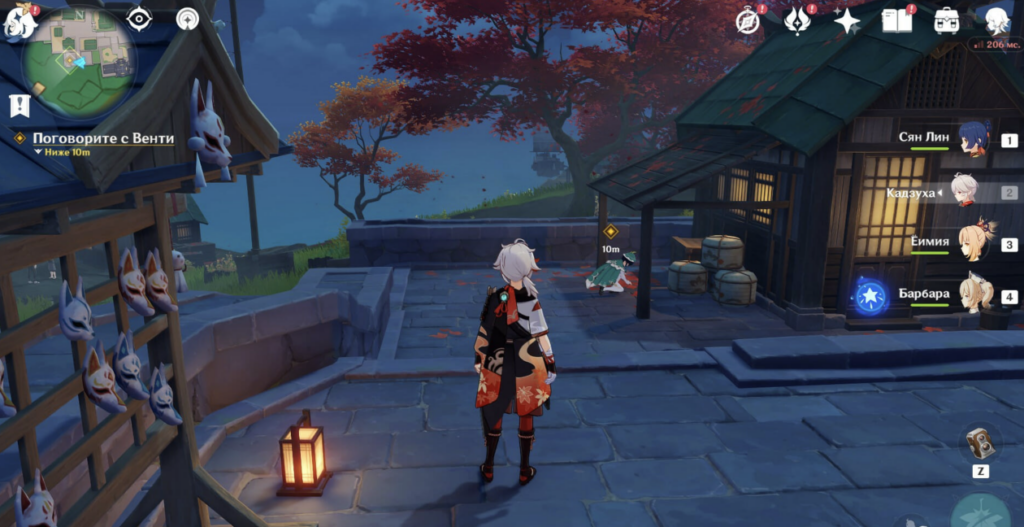This screenshot has width=1024, height=527.
Task: Open the four-pointed star wish icon
Action: [x=847, y=21]
